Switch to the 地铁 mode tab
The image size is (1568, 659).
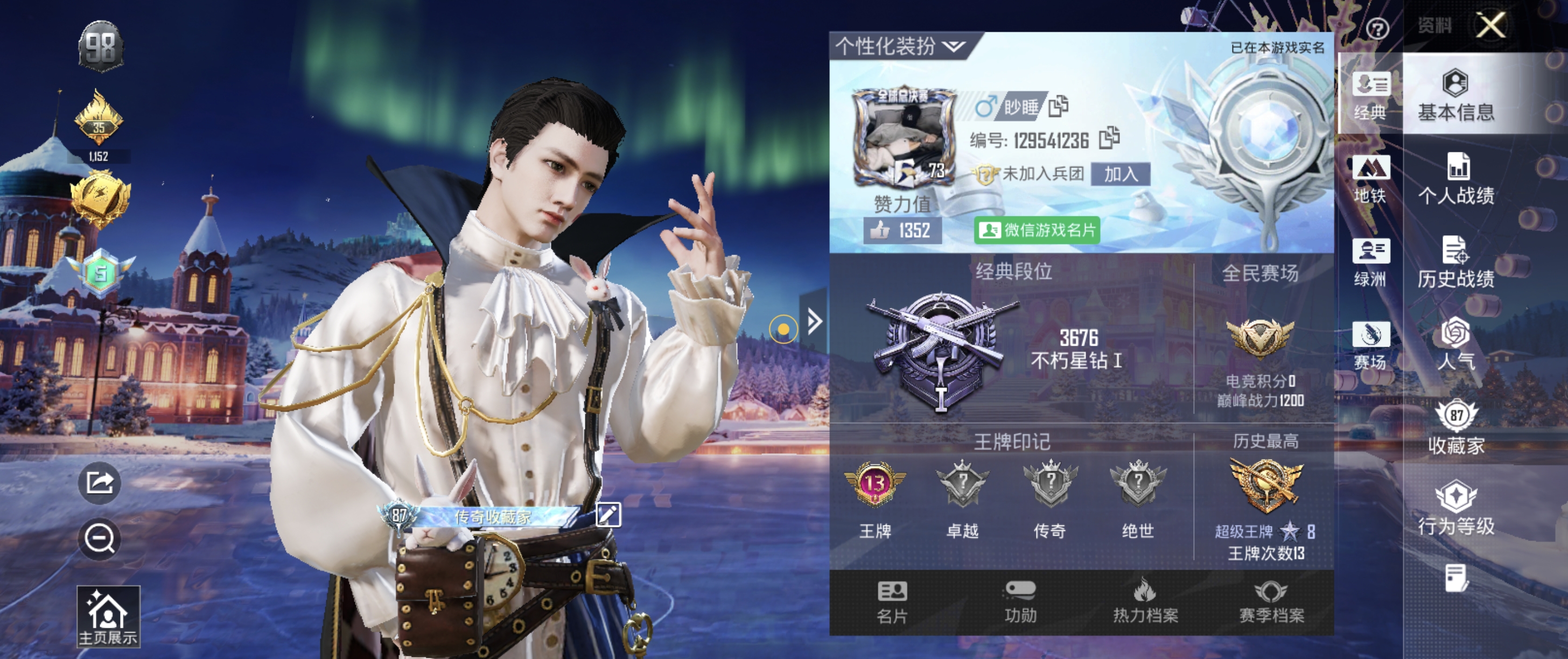tap(1370, 179)
